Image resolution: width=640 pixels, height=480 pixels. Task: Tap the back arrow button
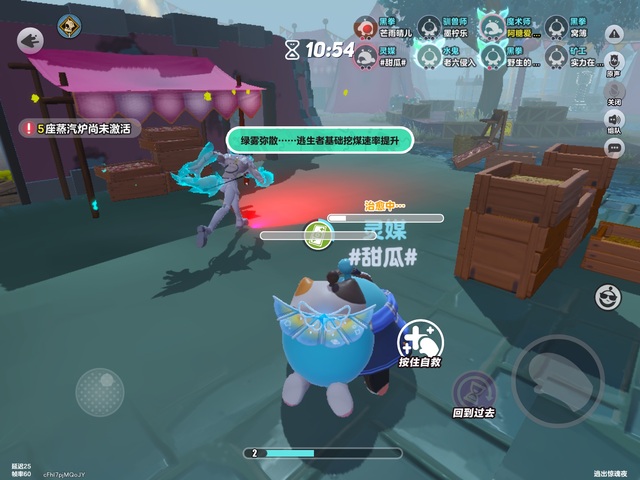coord(31,40)
